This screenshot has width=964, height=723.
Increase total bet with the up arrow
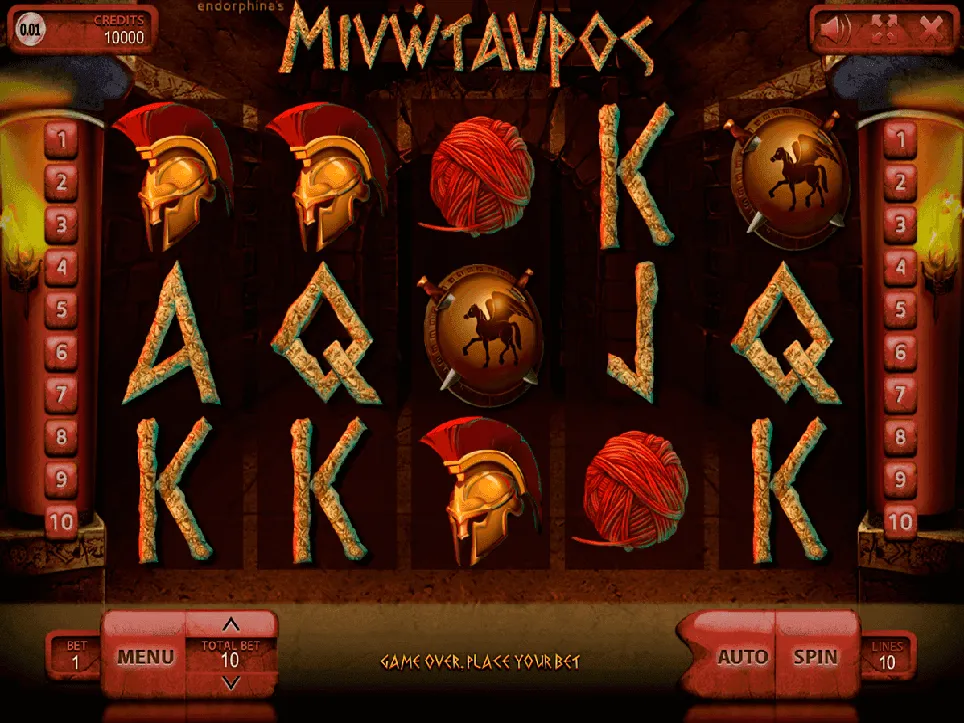tap(230, 626)
